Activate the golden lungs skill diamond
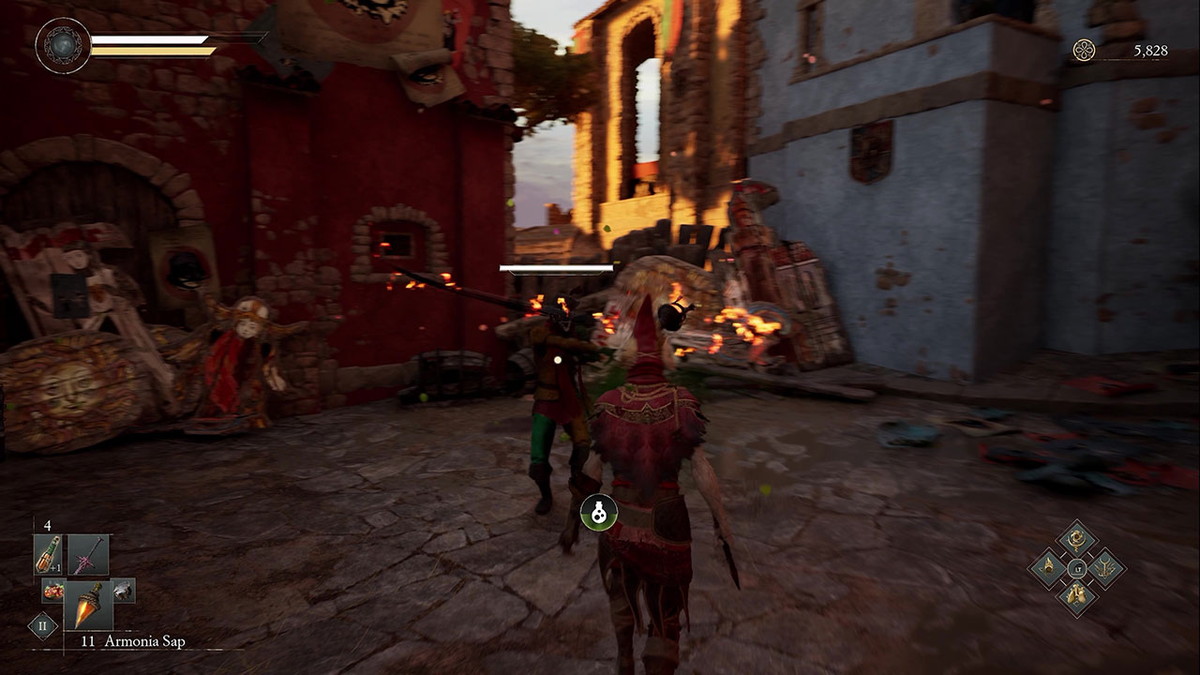1200x675 pixels. click(1077, 596)
